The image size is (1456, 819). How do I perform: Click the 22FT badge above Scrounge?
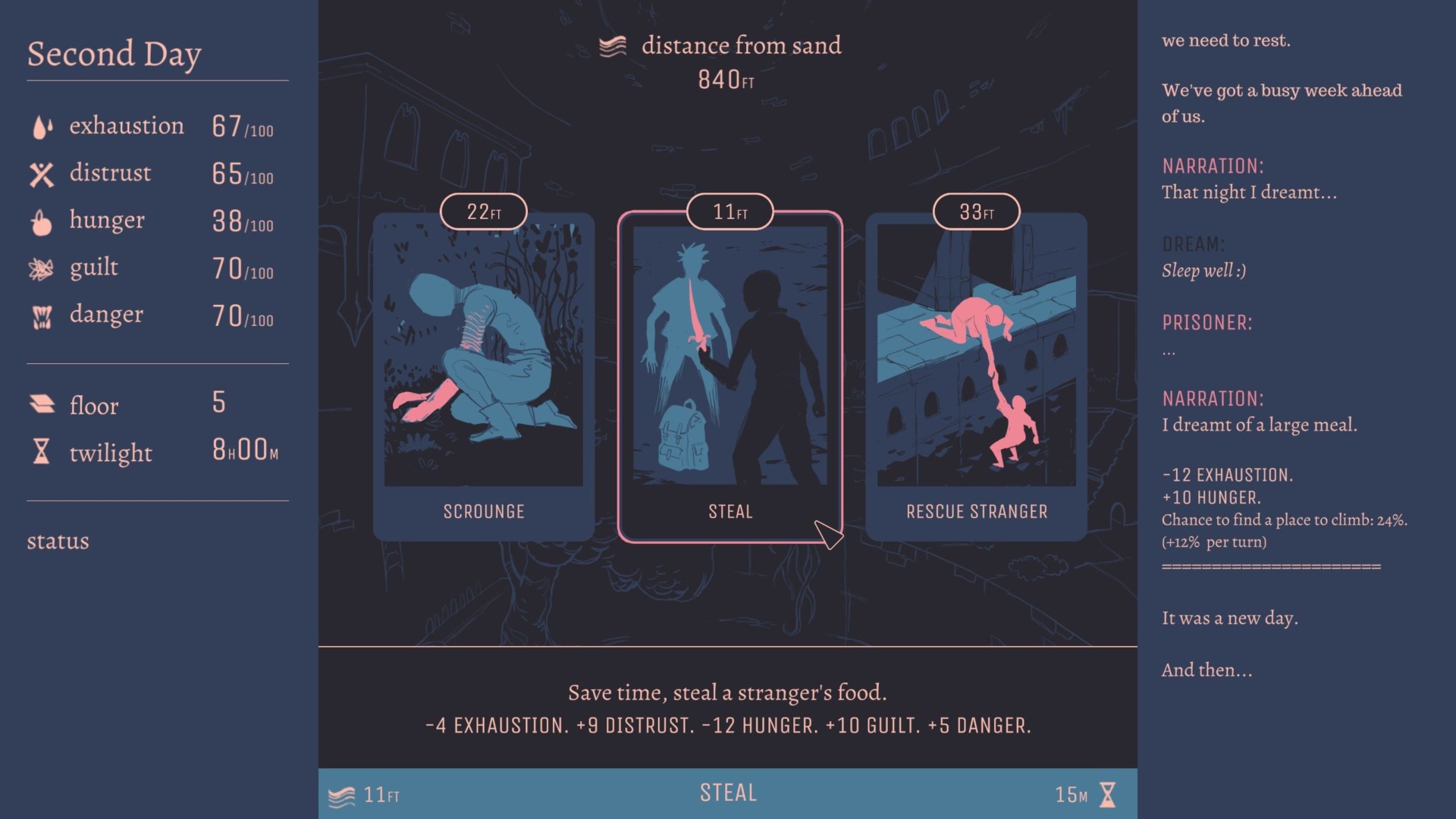tap(483, 211)
